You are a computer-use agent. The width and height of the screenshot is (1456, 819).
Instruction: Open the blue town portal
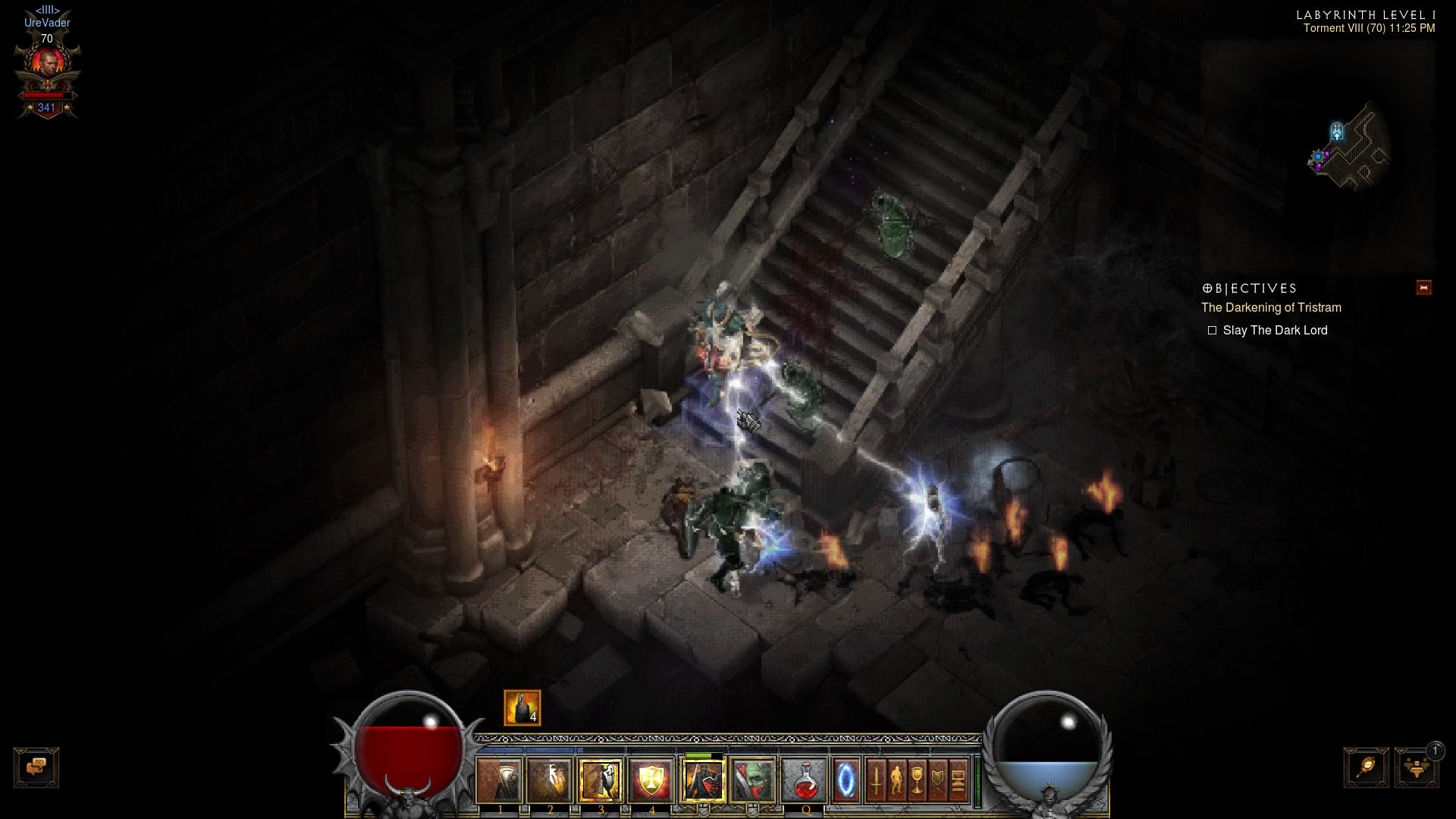point(846,780)
